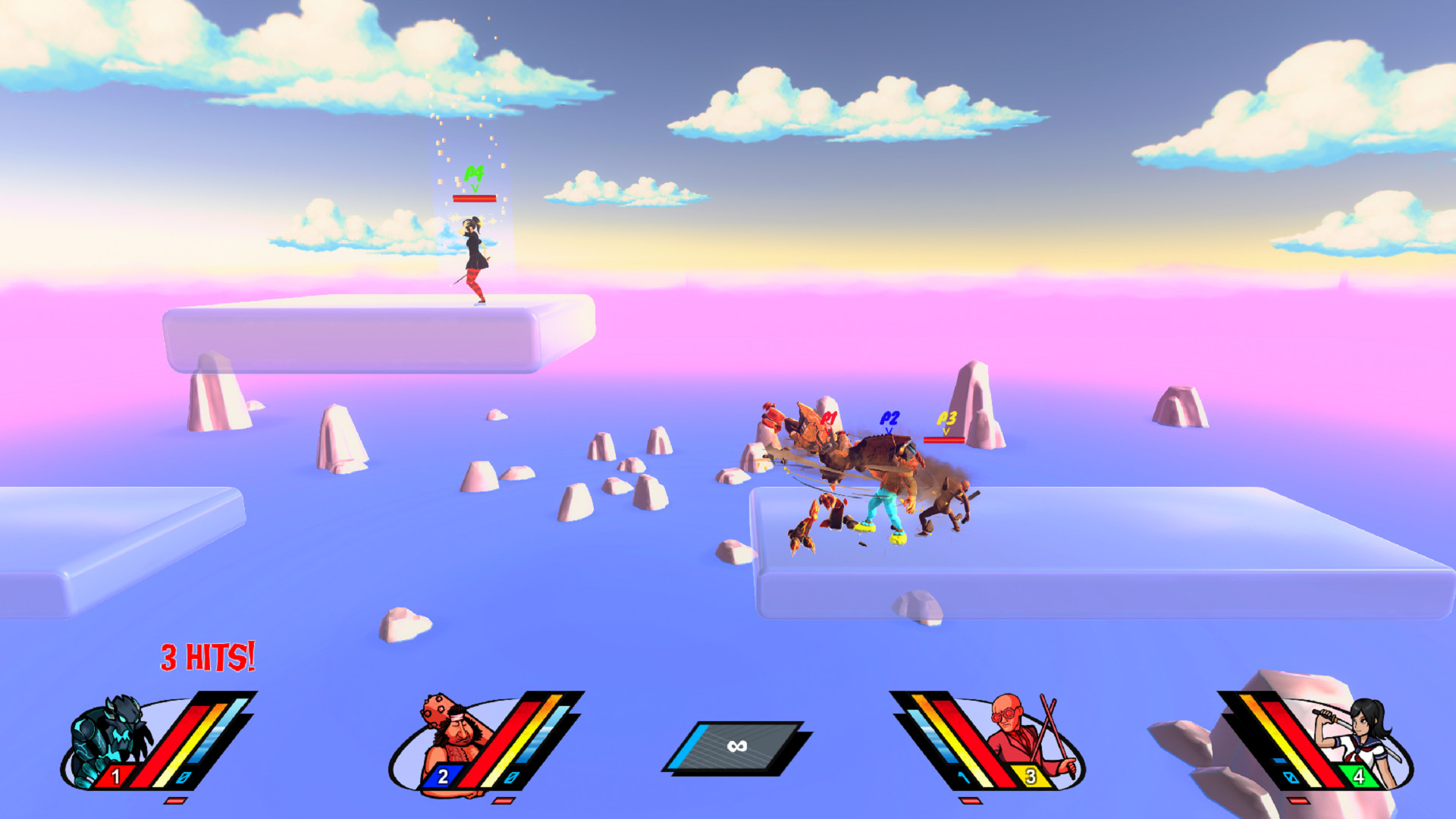The height and width of the screenshot is (819, 1456).
Task: Select the yellow P3 marker over the right platform
Action: 946,416
